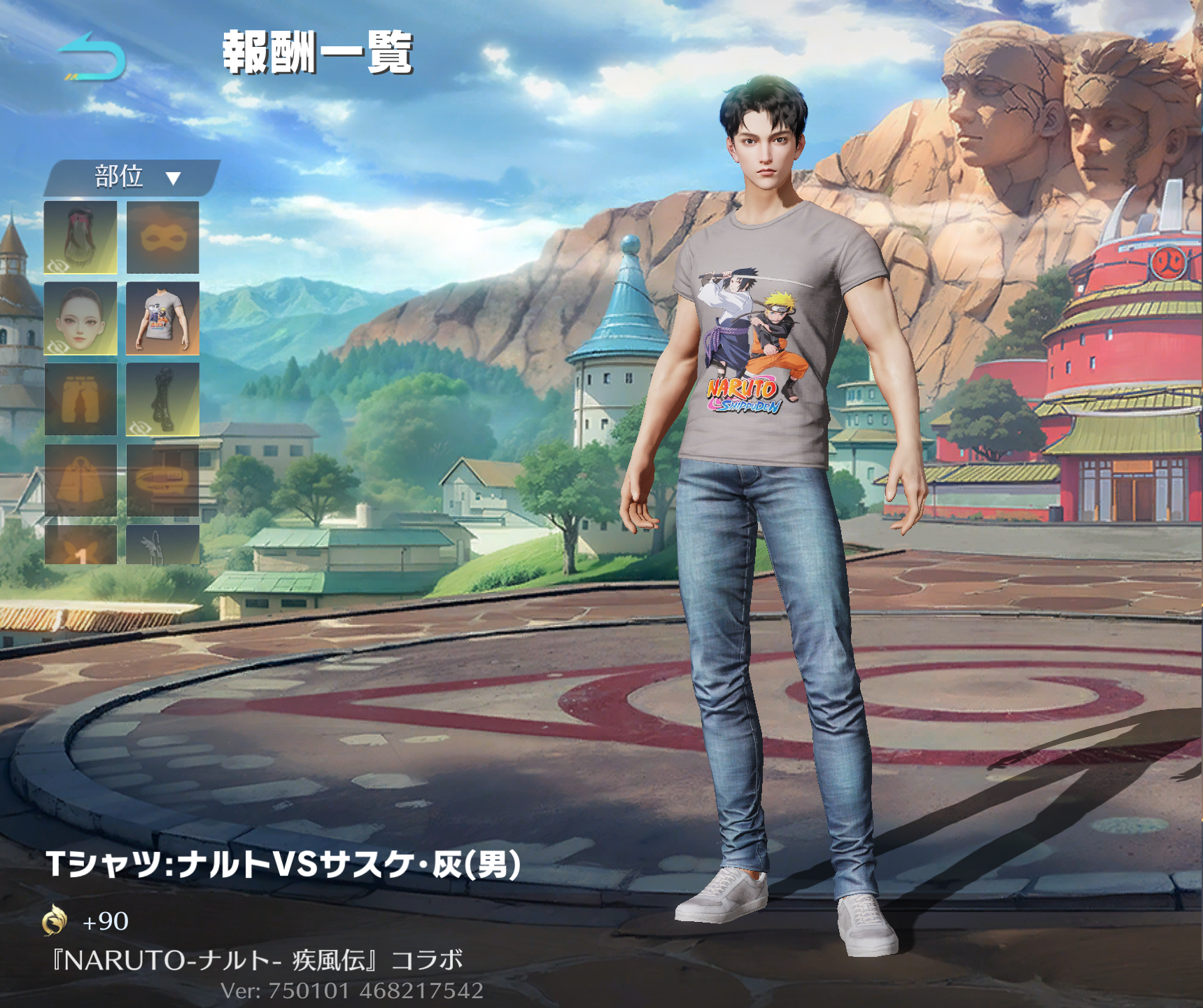Select the hair item slot
The height and width of the screenshot is (1008, 1203).
pos(80,237)
